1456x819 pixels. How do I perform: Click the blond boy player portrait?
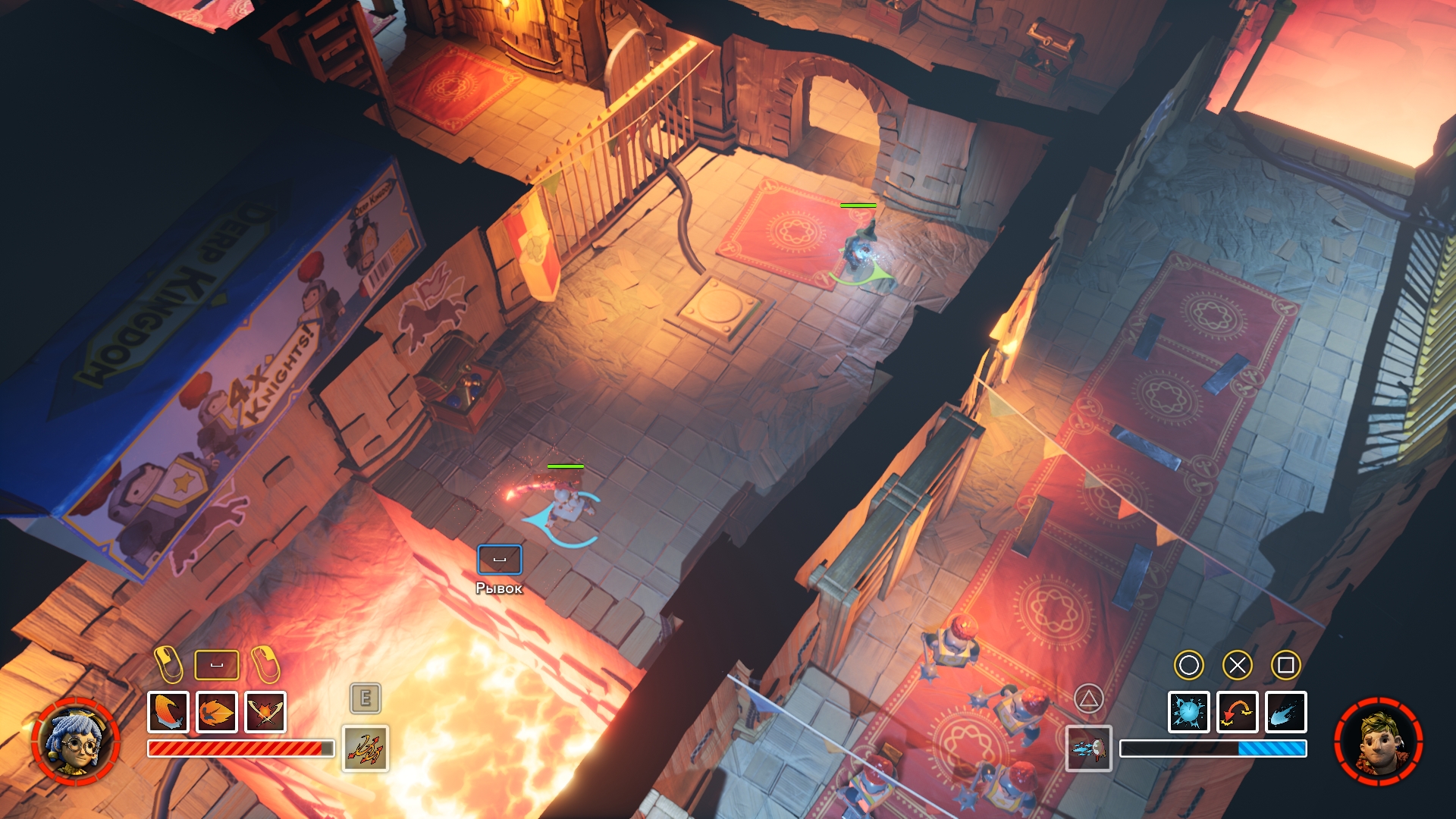(x=1378, y=742)
